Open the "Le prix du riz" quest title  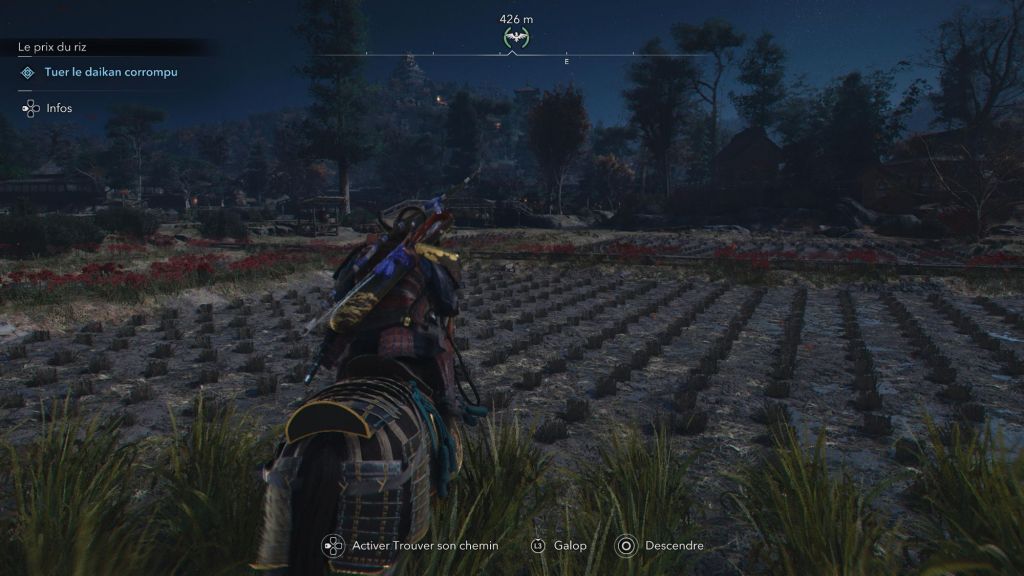click(x=60, y=46)
